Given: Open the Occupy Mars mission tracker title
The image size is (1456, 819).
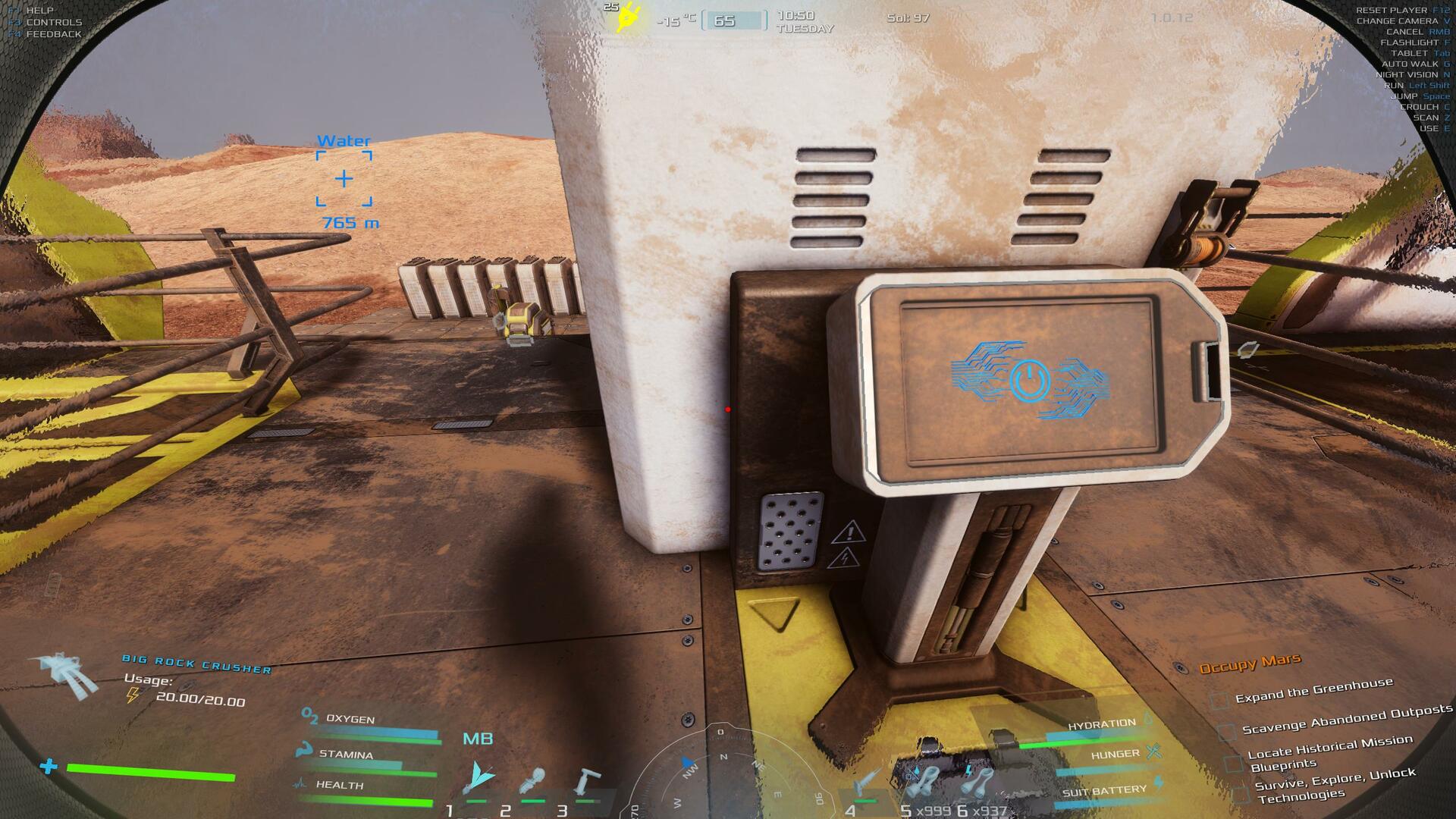Looking at the screenshot, I should pos(1250,664).
